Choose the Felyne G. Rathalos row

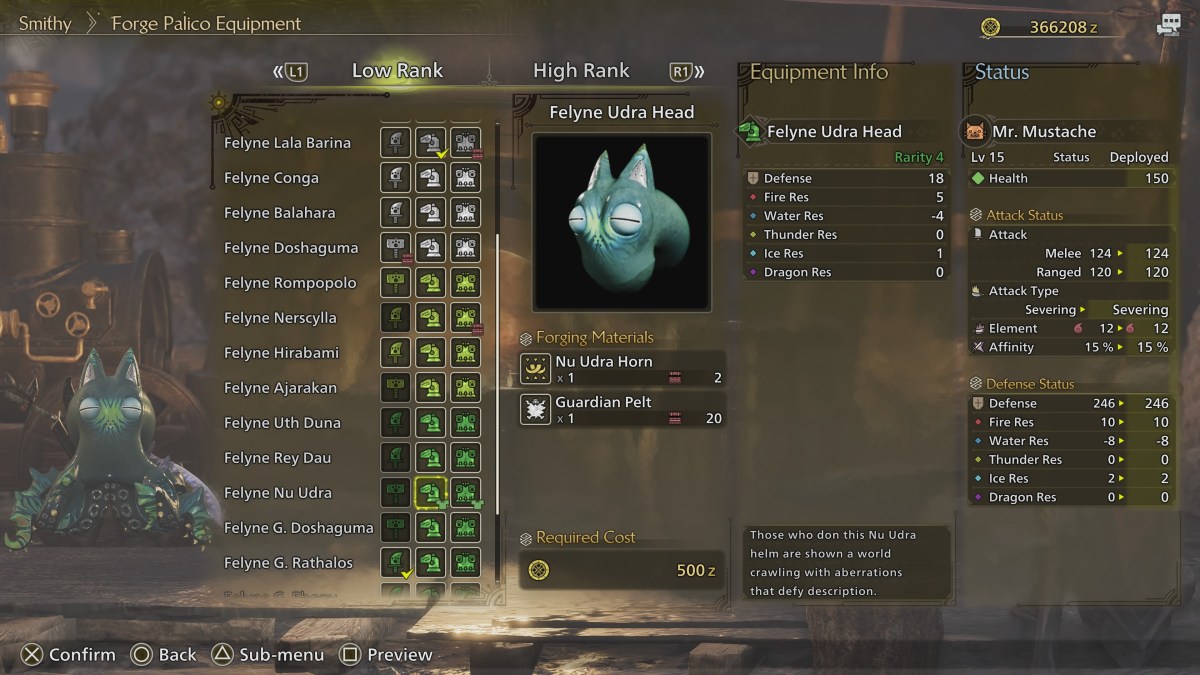coord(288,563)
